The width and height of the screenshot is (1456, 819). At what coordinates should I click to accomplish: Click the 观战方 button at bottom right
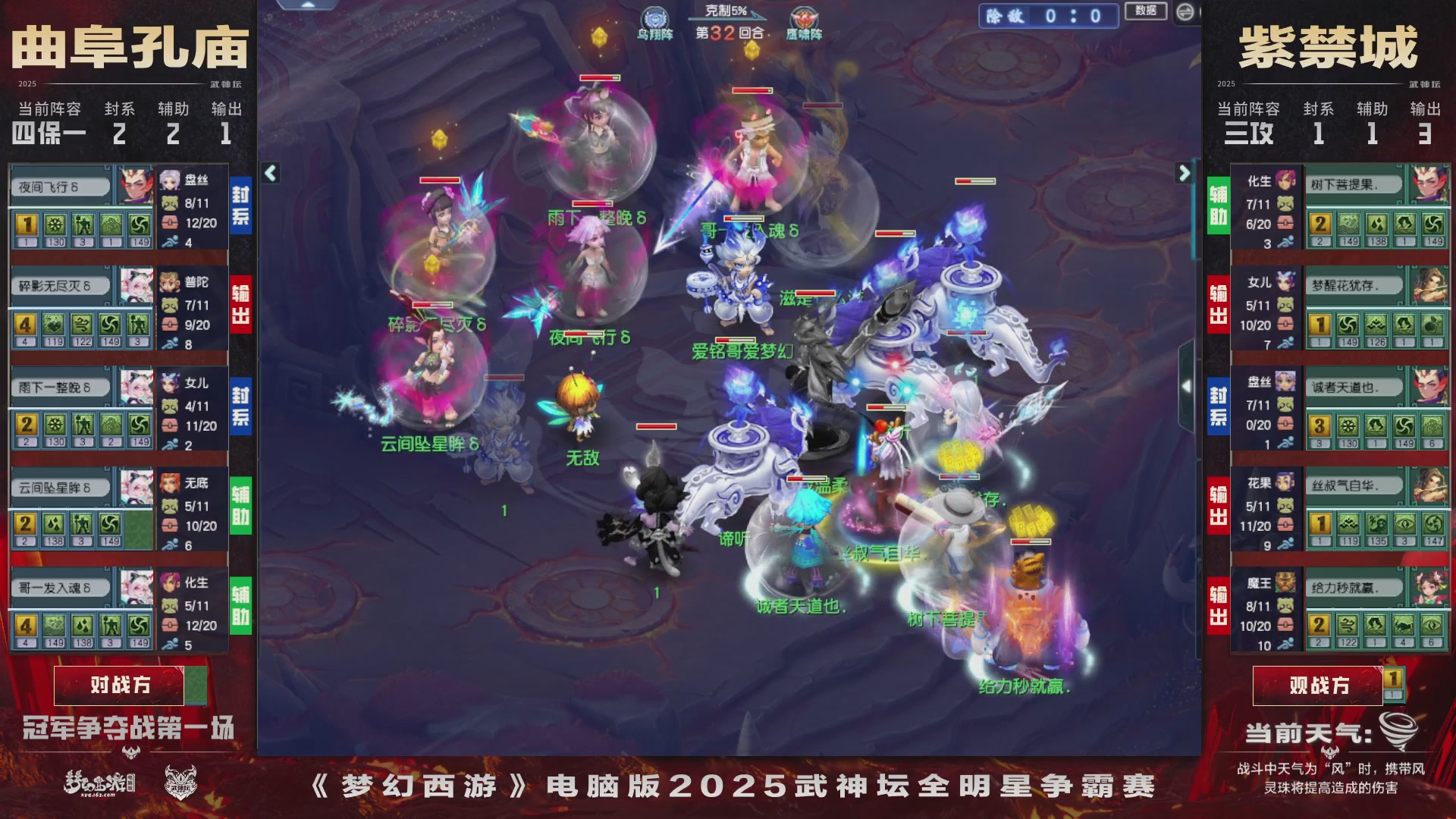click(1319, 685)
